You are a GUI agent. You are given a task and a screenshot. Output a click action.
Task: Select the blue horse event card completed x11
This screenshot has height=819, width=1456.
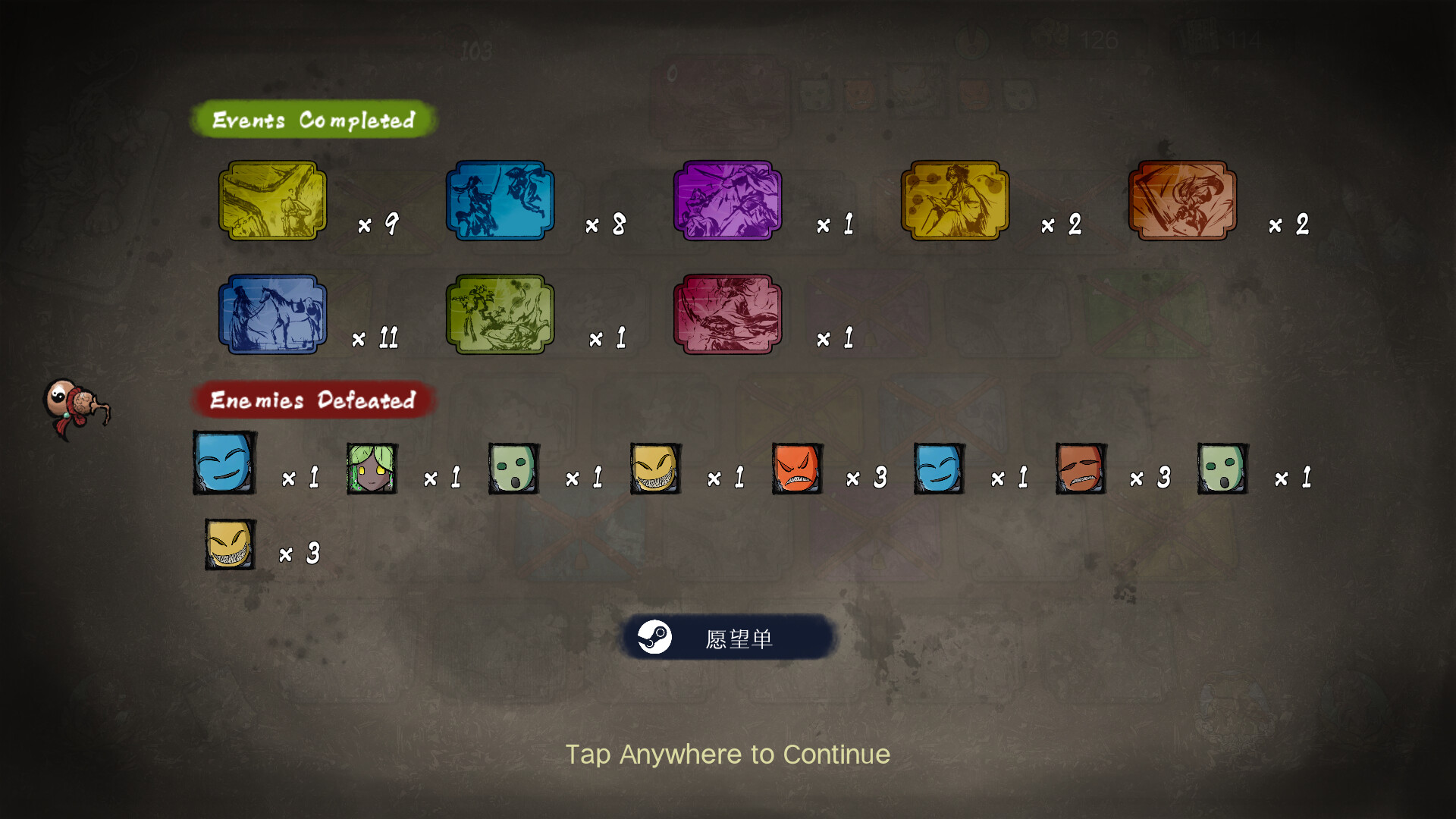271,313
